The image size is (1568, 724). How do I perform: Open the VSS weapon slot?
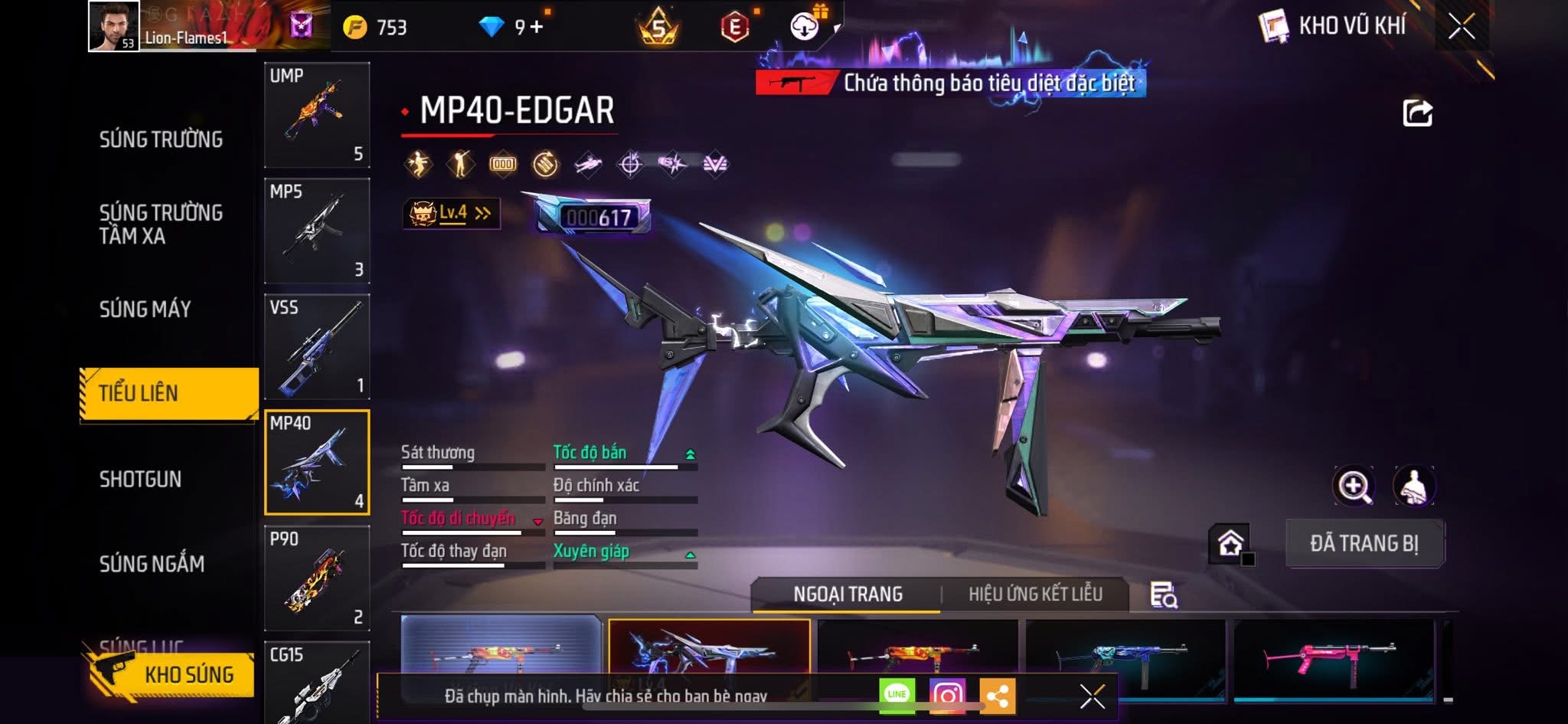pyautogui.click(x=317, y=346)
